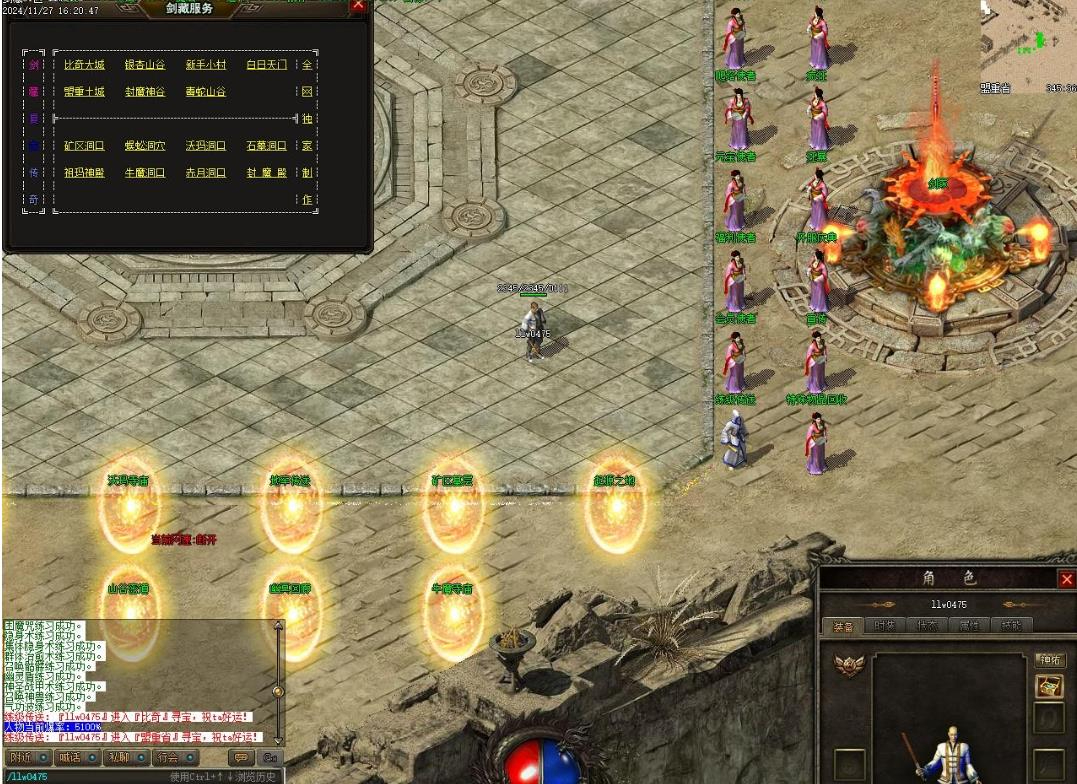The image size is (1077, 784).
Task: Select the 封魔神谷 link
Action: (145, 92)
